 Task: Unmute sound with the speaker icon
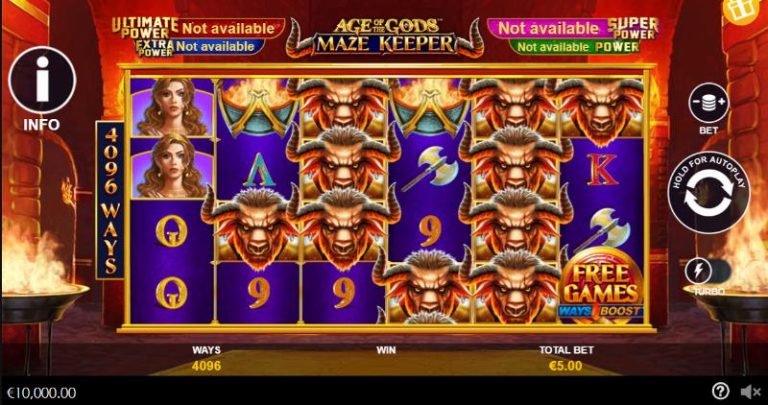750,391
